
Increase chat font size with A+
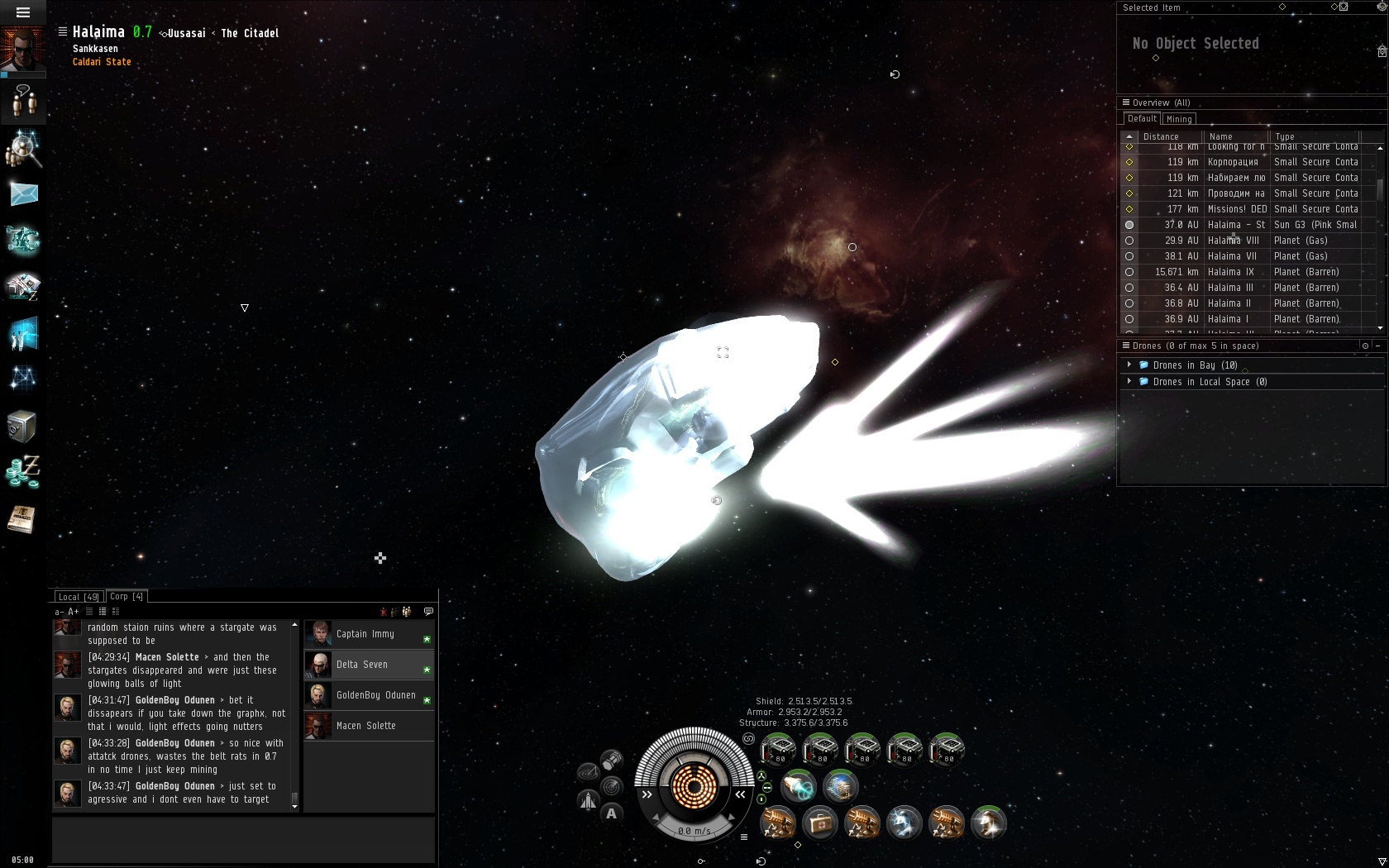[74, 612]
